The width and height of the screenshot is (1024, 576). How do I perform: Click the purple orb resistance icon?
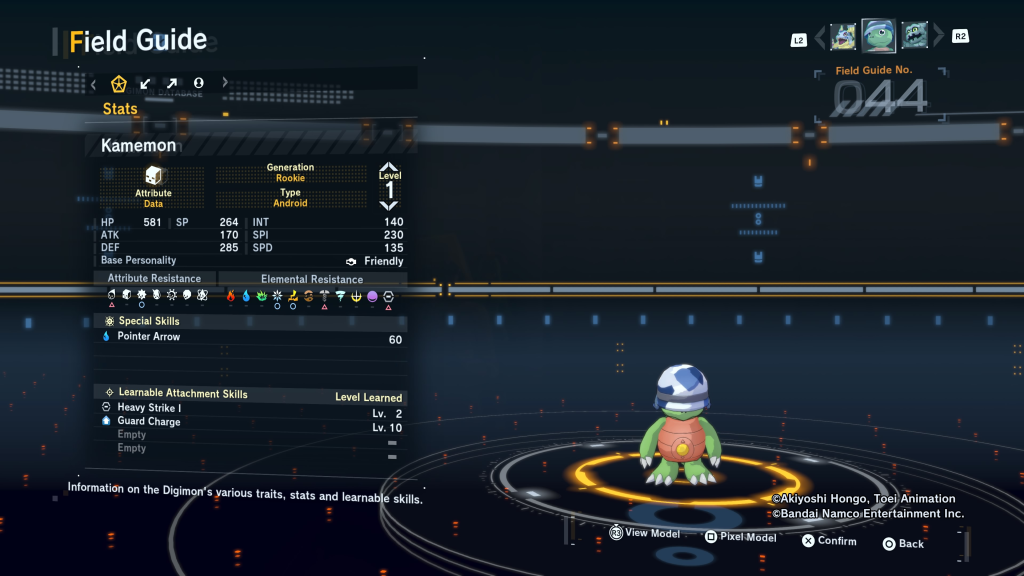pos(372,296)
